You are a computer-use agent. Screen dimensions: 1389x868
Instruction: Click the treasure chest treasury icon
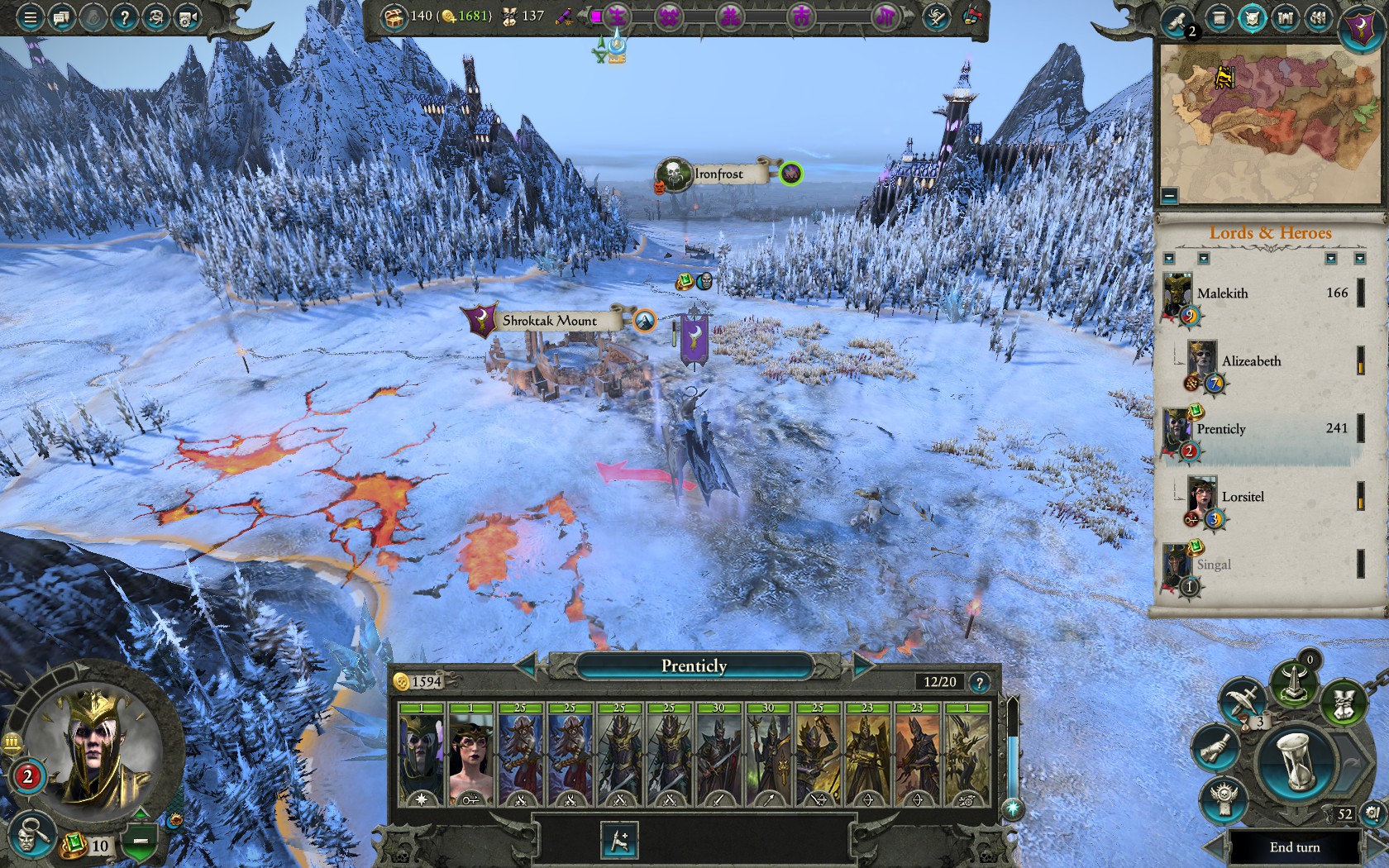click(394, 16)
